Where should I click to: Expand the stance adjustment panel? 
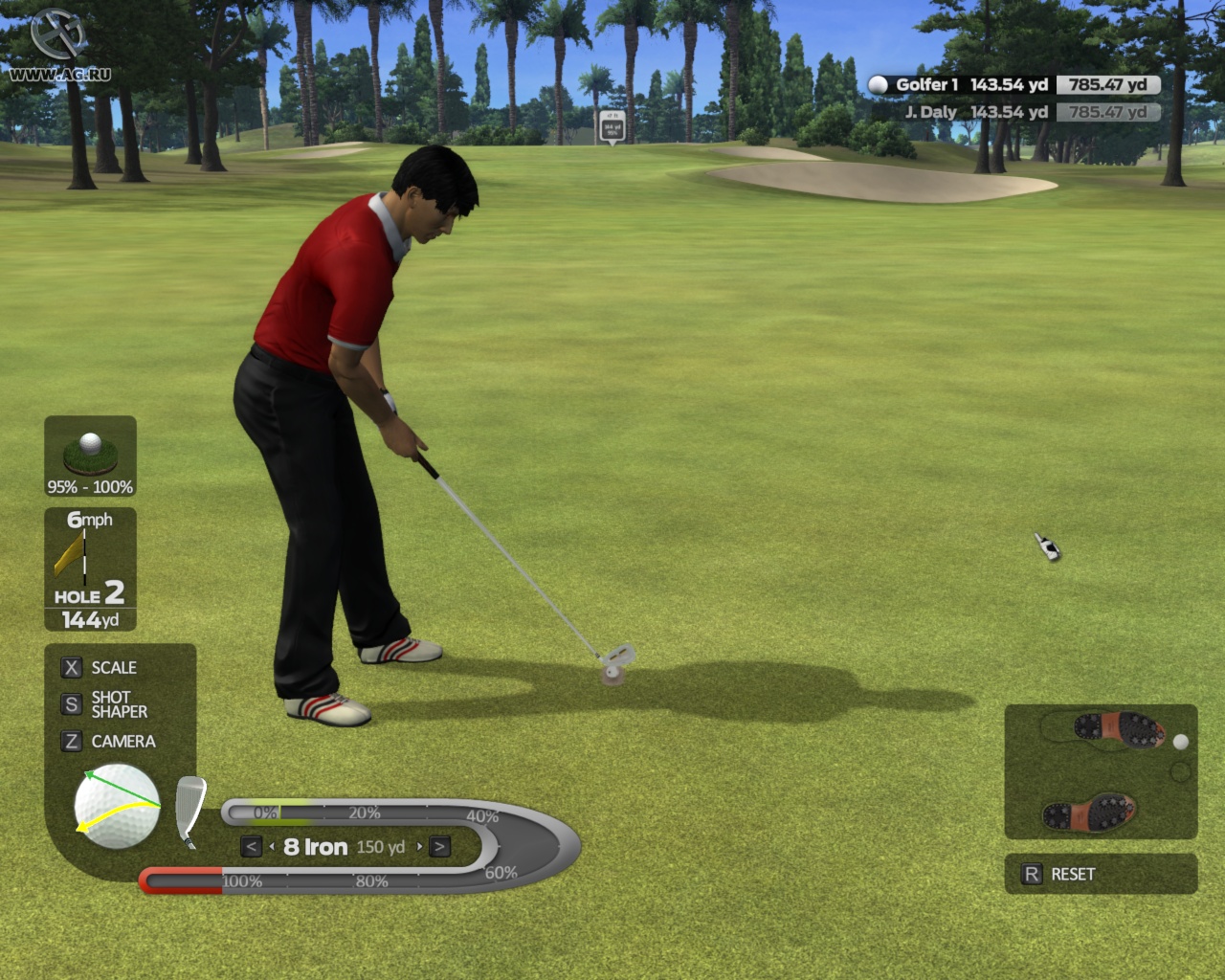[1101, 770]
